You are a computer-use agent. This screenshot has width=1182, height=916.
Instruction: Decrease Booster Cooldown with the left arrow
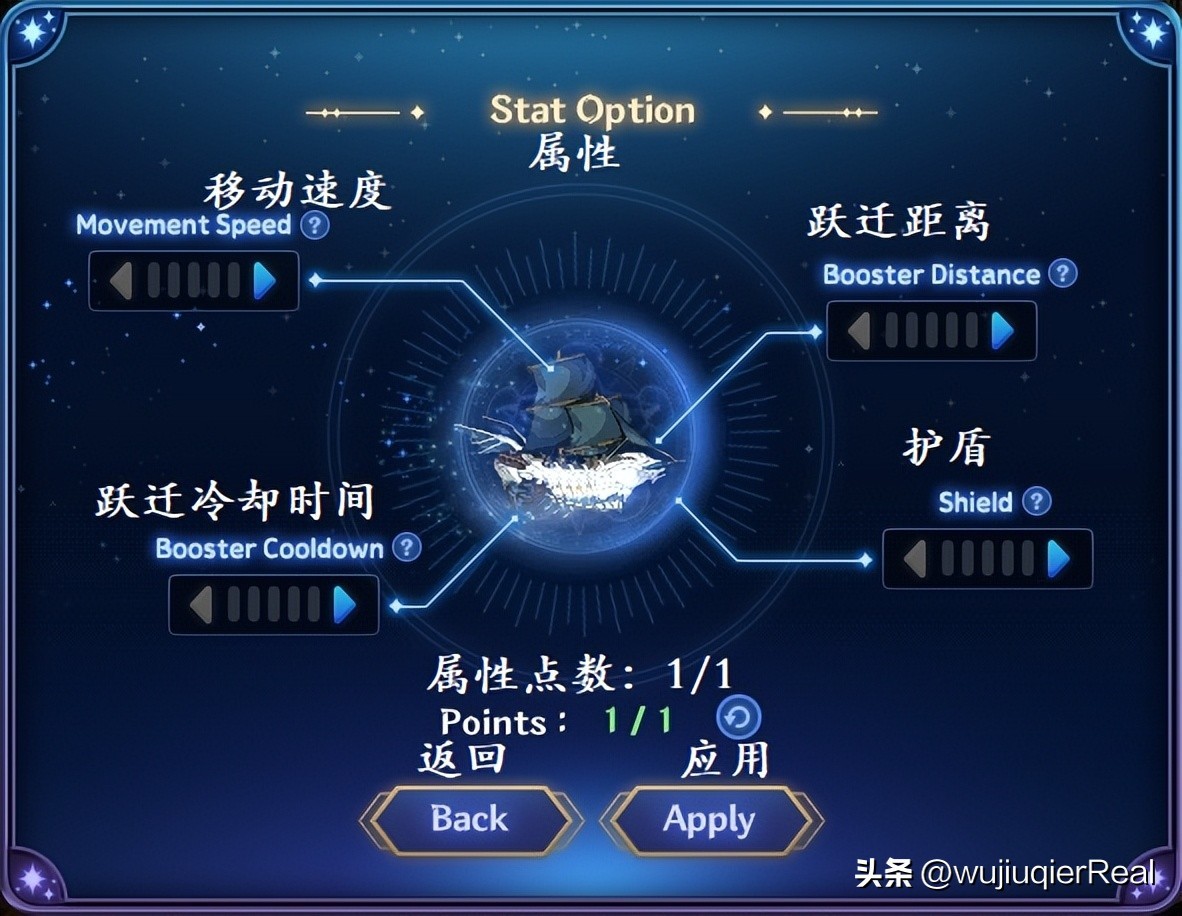(201, 605)
